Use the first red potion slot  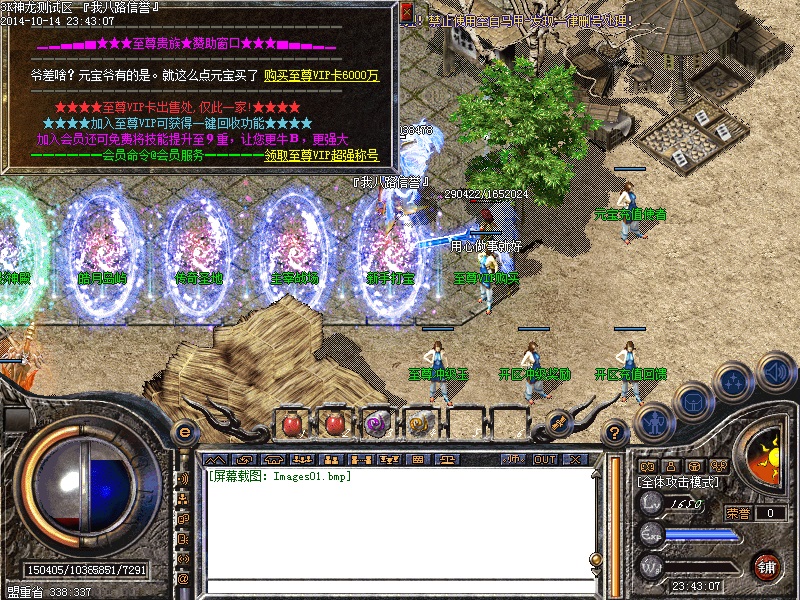(292, 424)
